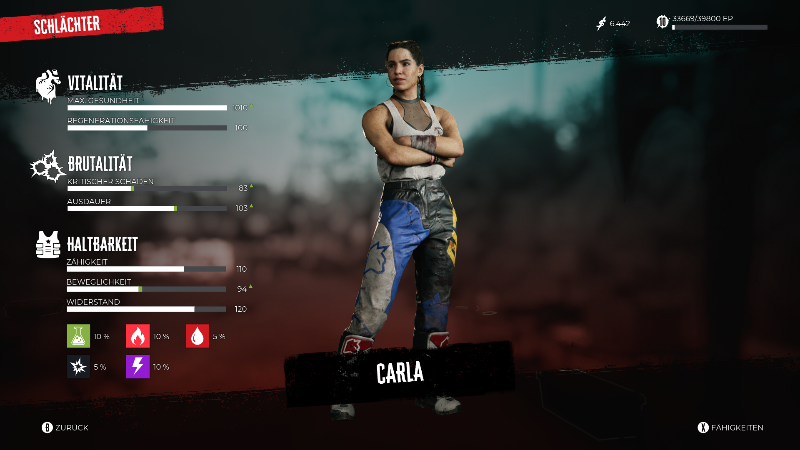The width and height of the screenshot is (800, 450).
Task: Click the purple lightning shock resistance icon
Action: point(137,367)
